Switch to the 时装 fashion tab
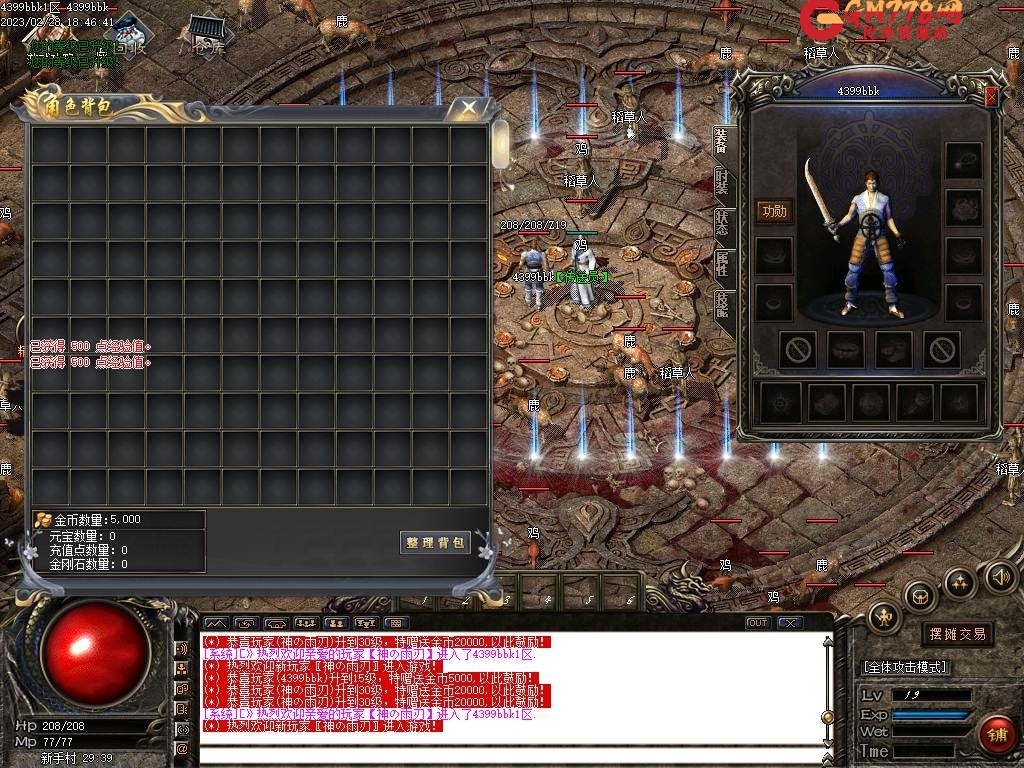The width and height of the screenshot is (1024, 768). [x=722, y=182]
